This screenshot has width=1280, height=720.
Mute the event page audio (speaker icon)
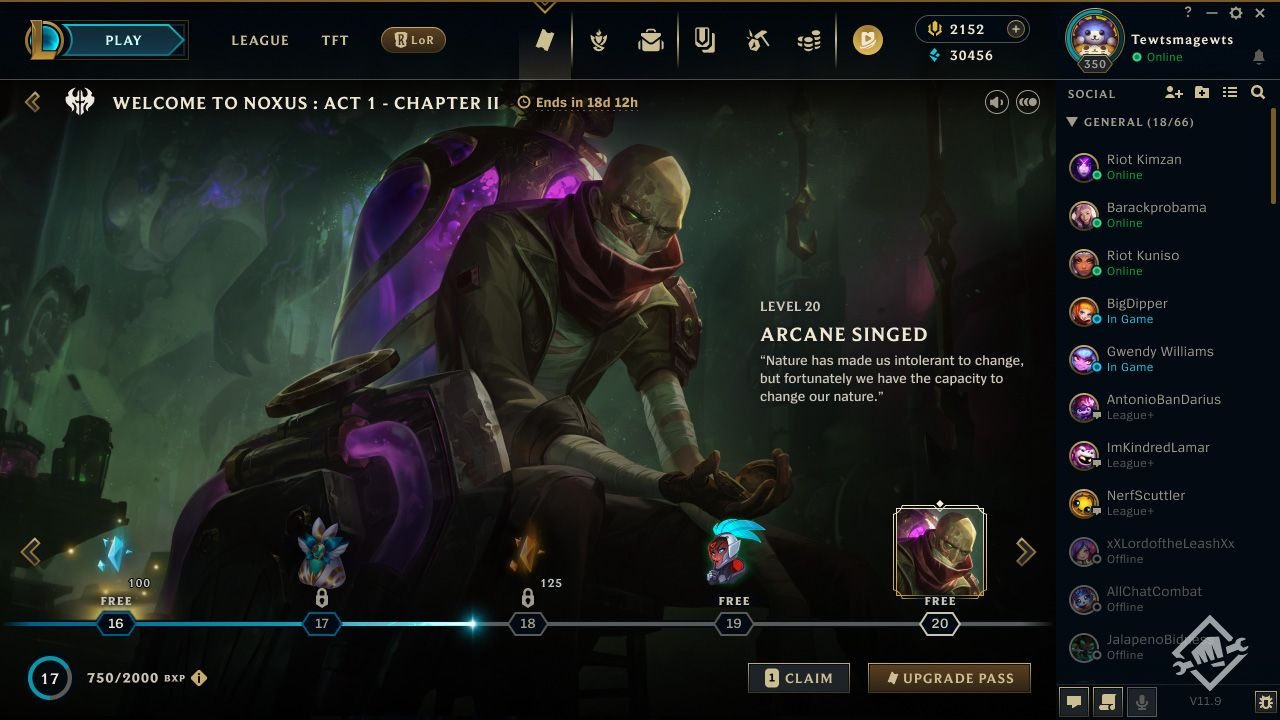pyautogui.click(x=996, y=101)
